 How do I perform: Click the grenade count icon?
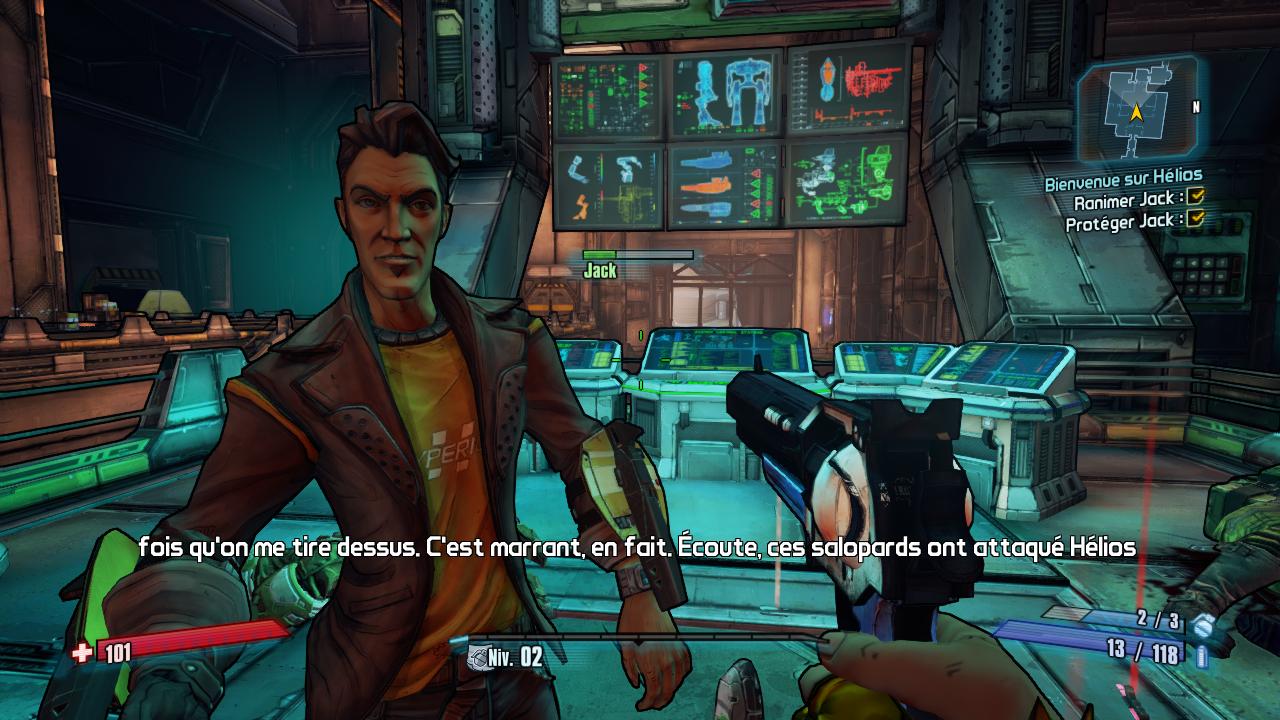(x=1203, y=624)
